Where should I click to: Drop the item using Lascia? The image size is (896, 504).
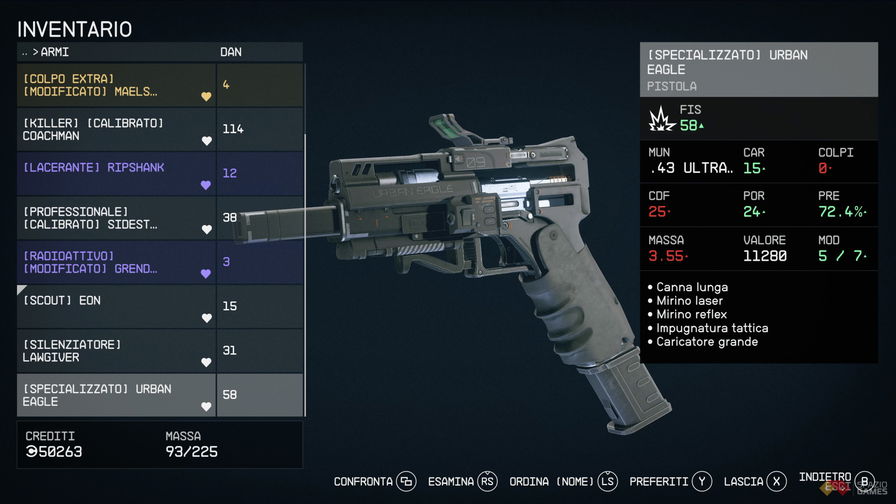[756, 482]
